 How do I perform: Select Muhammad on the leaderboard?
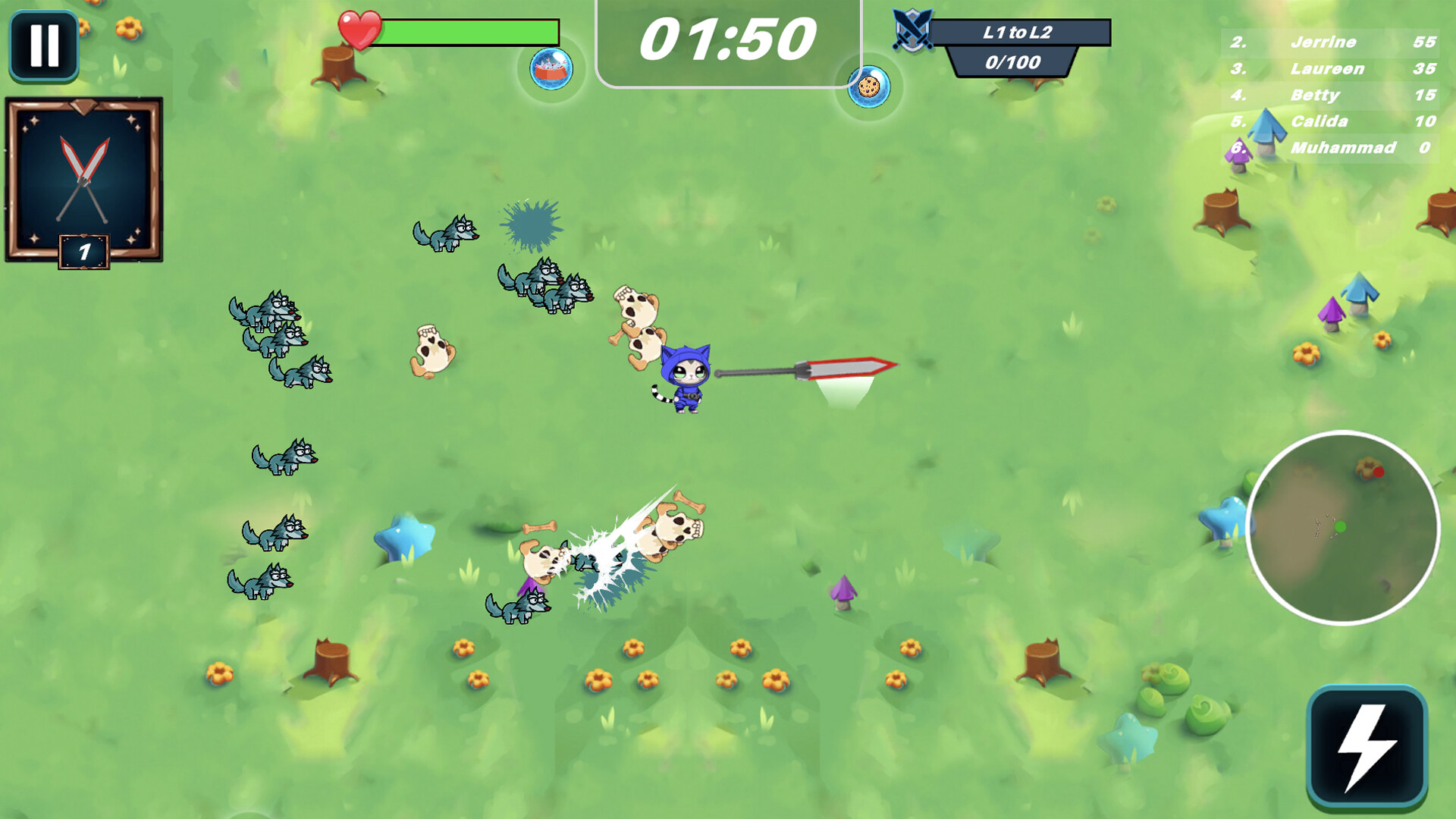point(1342,149)
